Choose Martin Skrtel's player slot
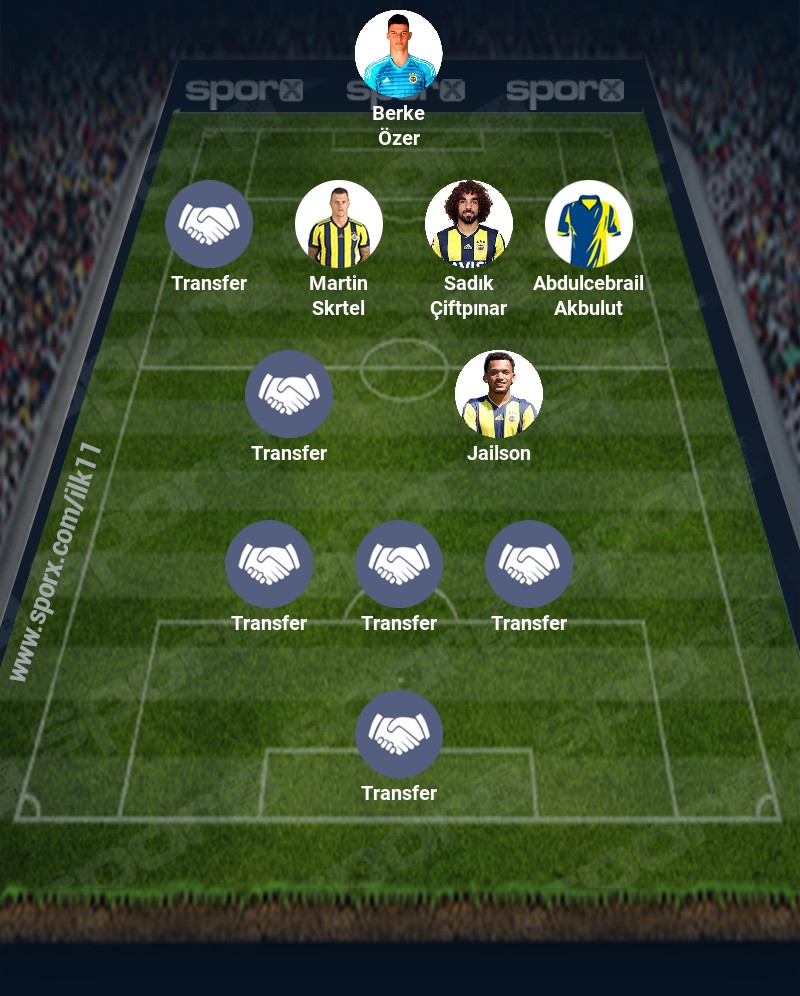 point(338,224)
